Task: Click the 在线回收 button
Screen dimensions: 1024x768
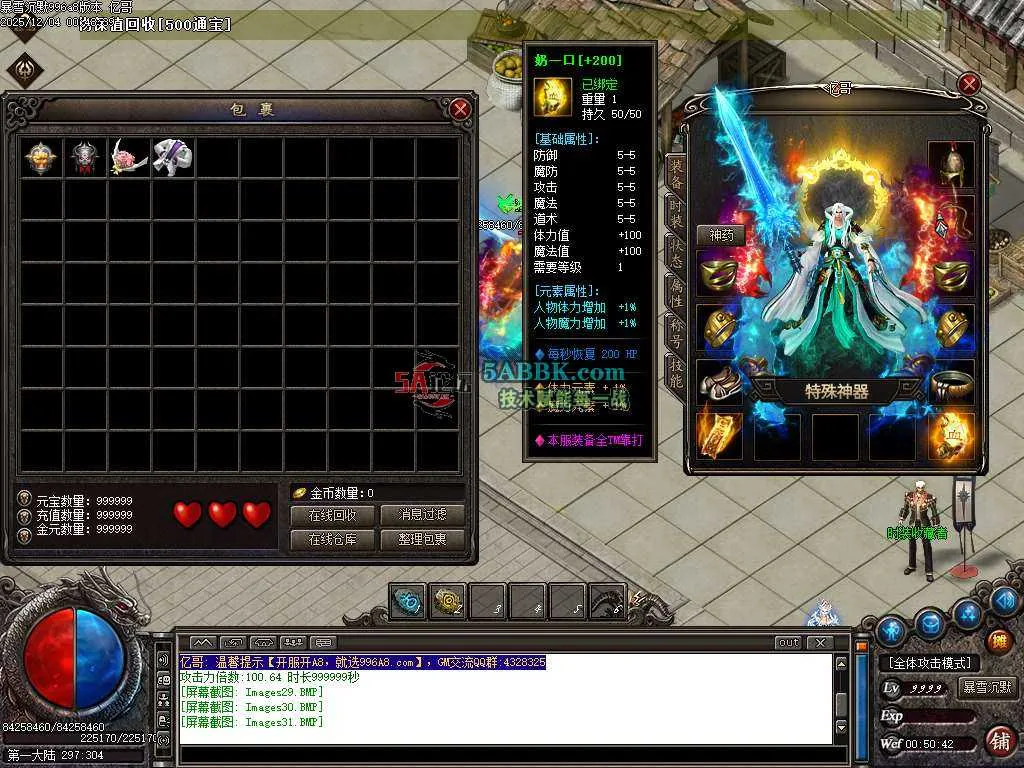Action: [333, 515]
